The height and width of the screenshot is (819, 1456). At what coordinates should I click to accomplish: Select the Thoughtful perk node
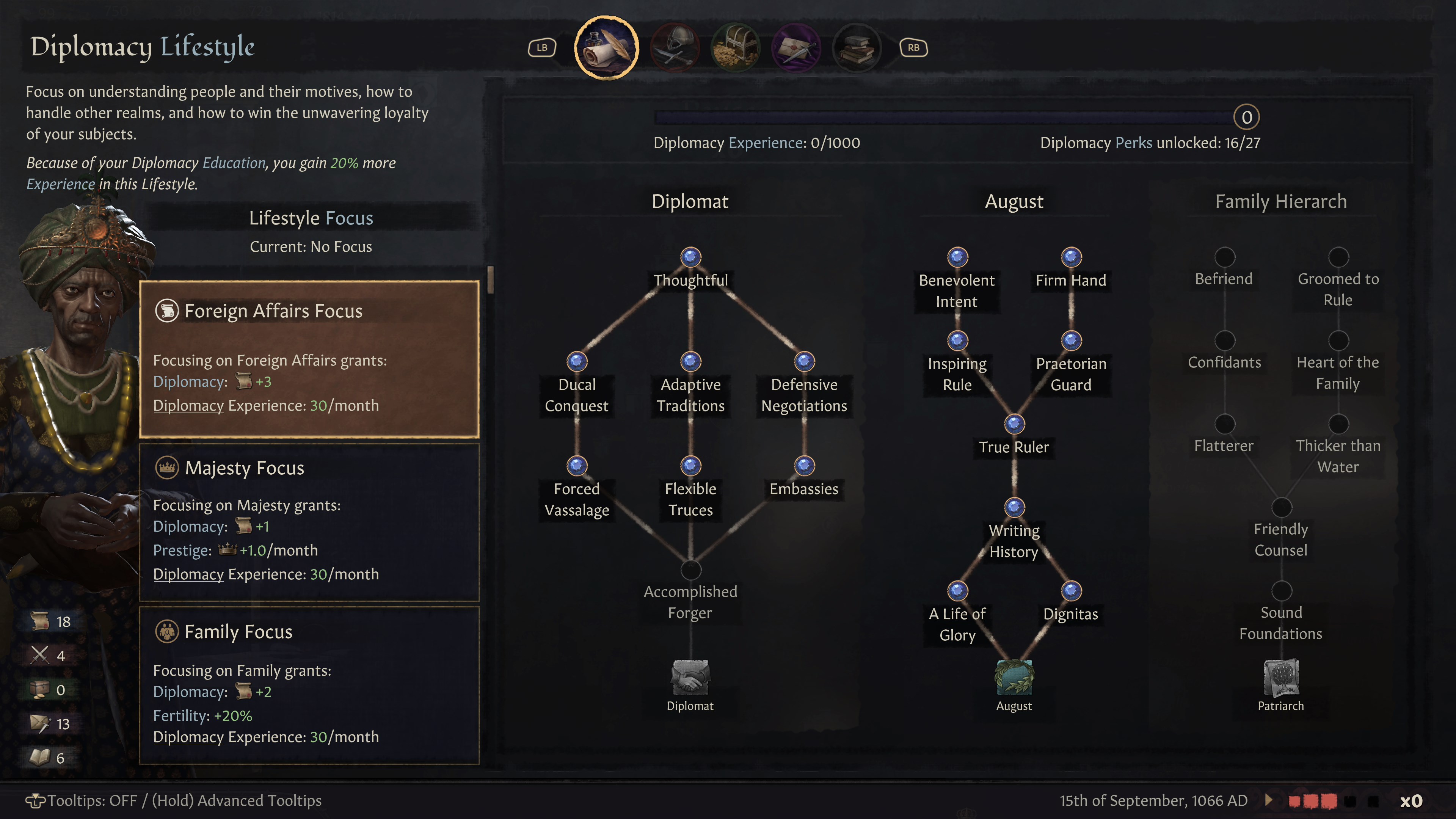coord(690,257)
